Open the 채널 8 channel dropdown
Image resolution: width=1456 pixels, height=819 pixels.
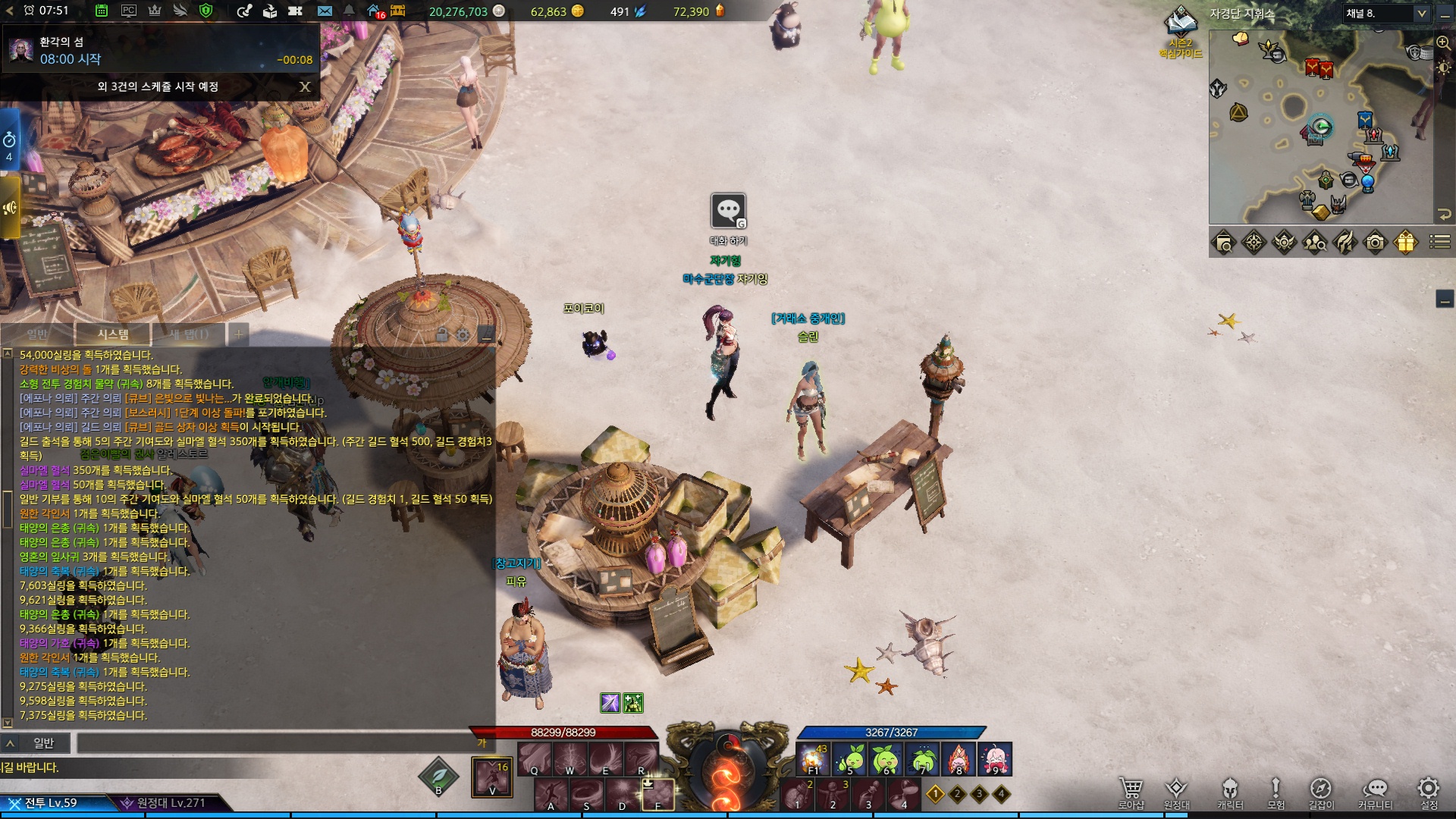pyautogui.click(x=1387, y=13)
